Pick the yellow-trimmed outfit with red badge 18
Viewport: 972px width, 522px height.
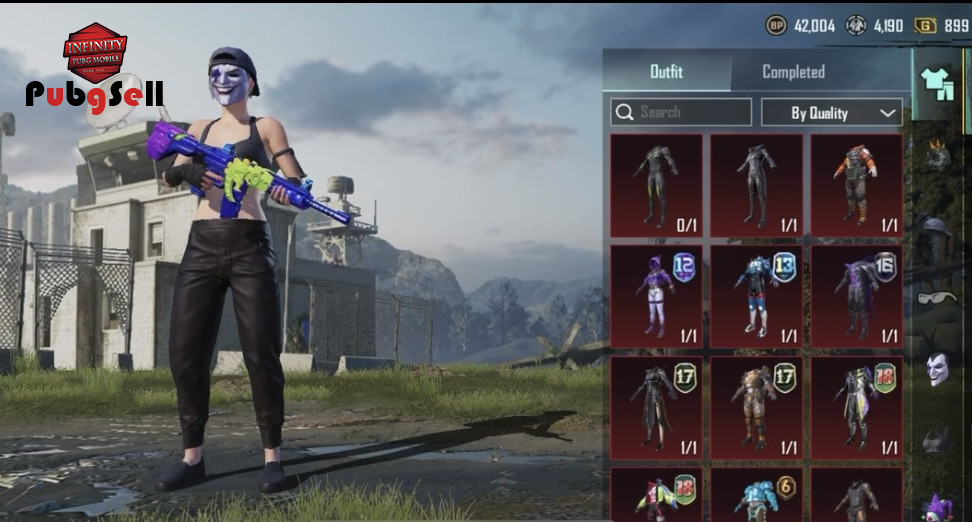click(x=856, y=405)
